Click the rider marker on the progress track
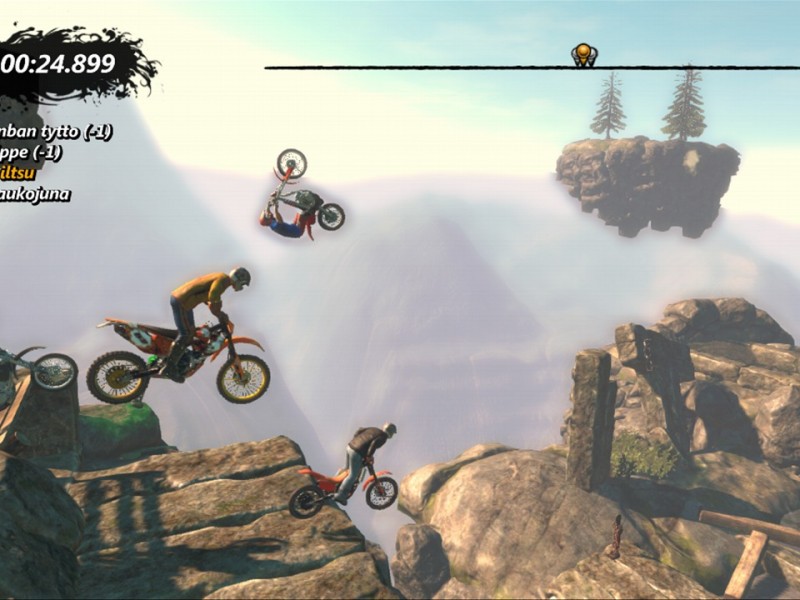The height and width of the screenshot is (600, 800). (x=584, y=54)
